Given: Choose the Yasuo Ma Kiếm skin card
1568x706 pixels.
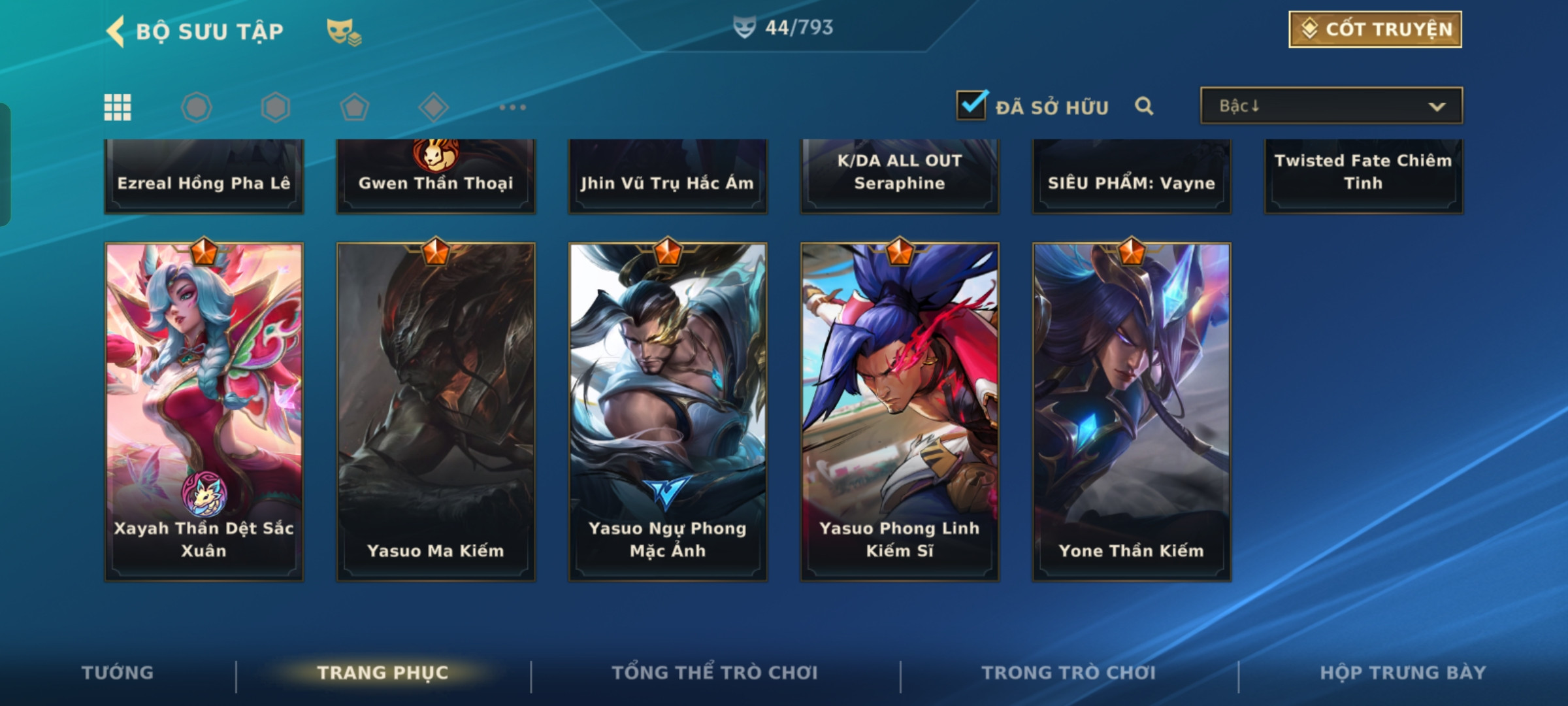Looking at the screenshot, I should pyautogui.click(x=436, y=412).
